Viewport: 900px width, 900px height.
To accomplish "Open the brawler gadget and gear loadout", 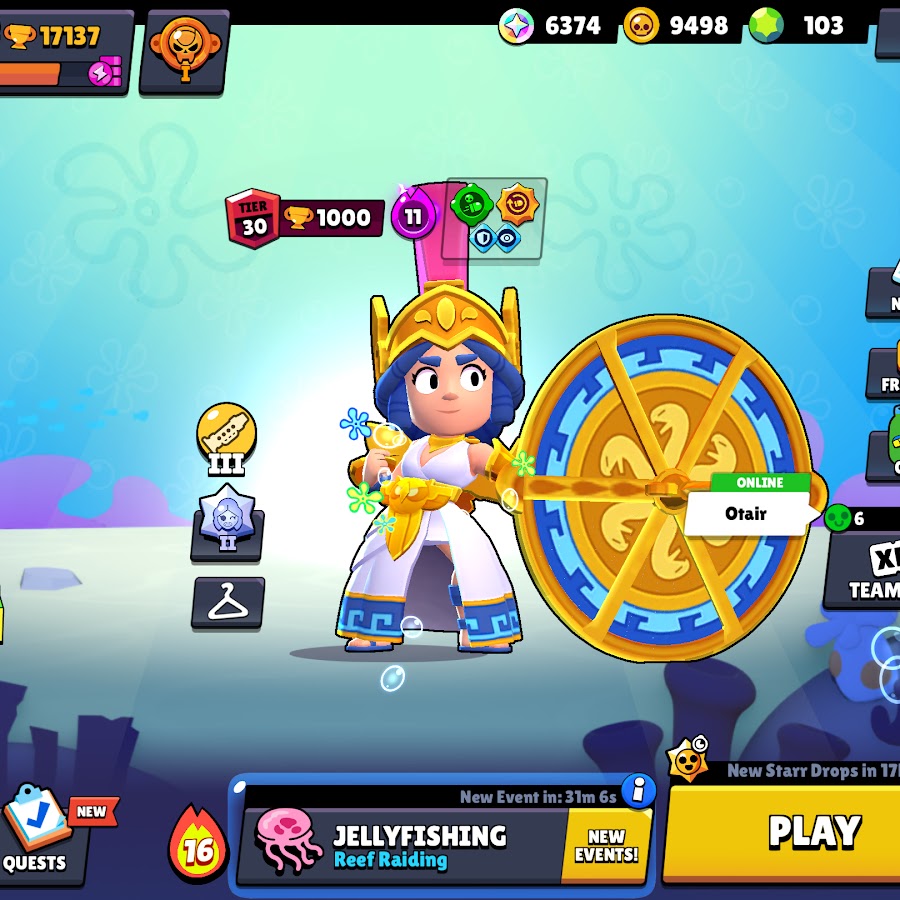I will coord(495,219).
